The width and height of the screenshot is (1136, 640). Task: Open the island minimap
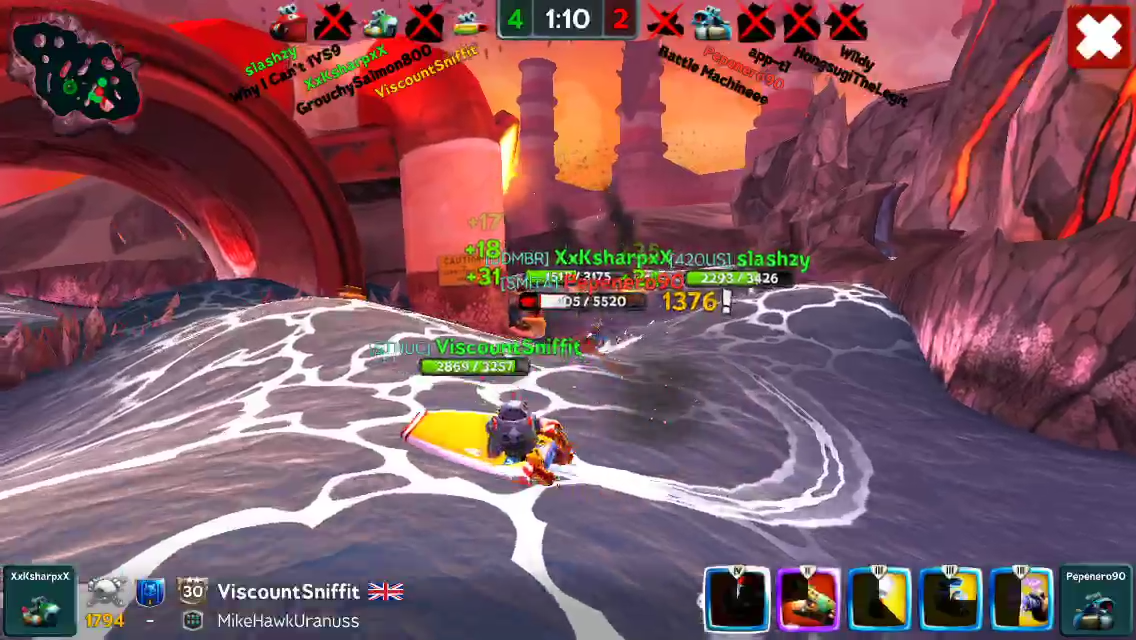[x=74, y=74]
